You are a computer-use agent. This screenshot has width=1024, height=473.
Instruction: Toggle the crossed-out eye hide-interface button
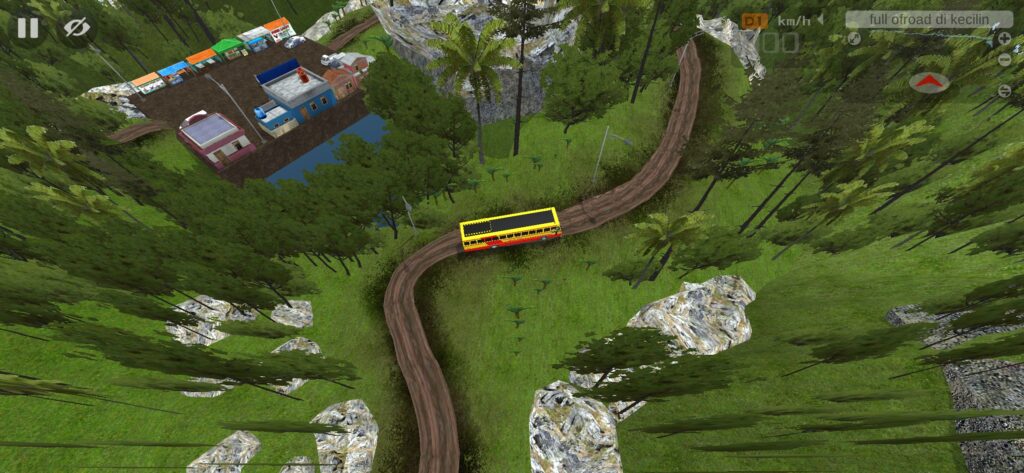[75, 28]
